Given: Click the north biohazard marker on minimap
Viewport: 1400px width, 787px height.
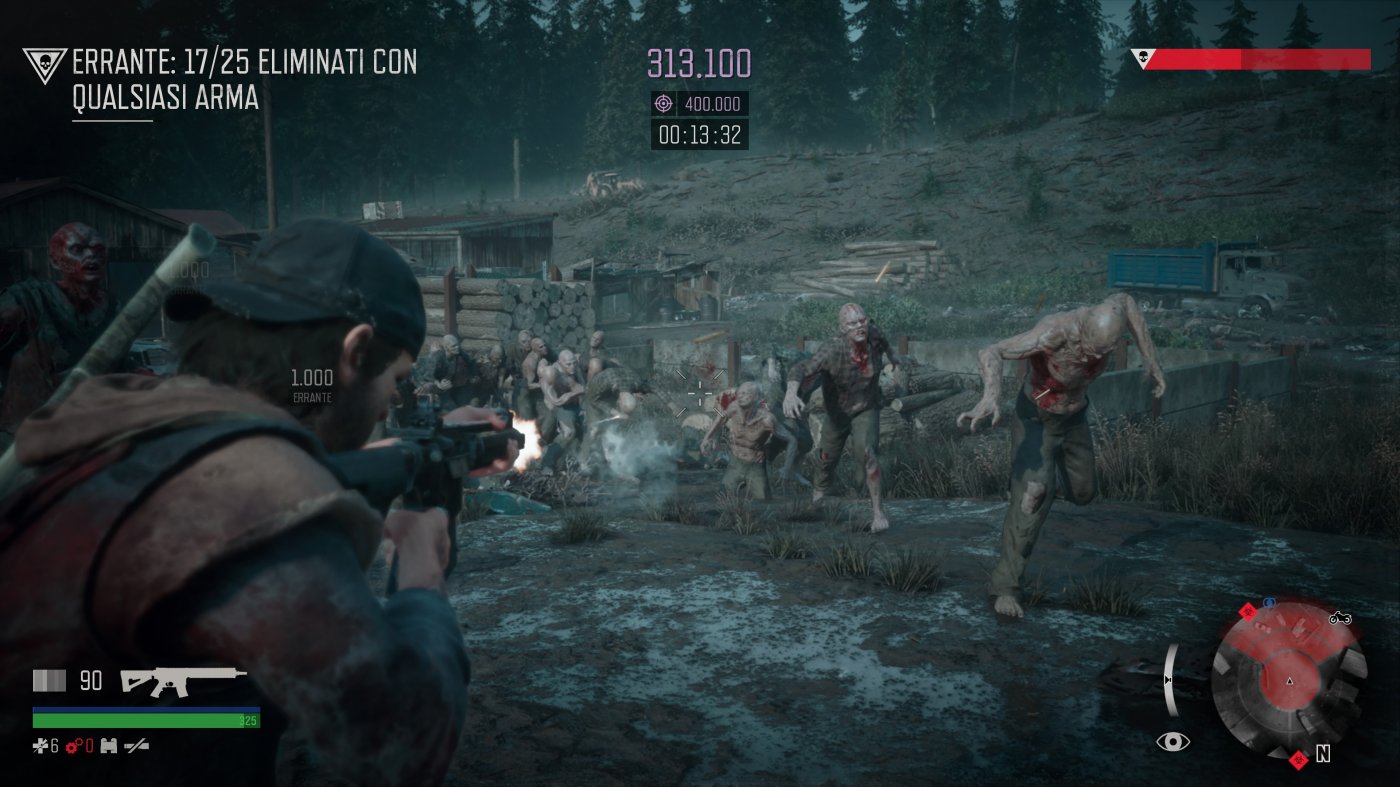Looking at the screenshot, I should click(x=1248, y=613).
